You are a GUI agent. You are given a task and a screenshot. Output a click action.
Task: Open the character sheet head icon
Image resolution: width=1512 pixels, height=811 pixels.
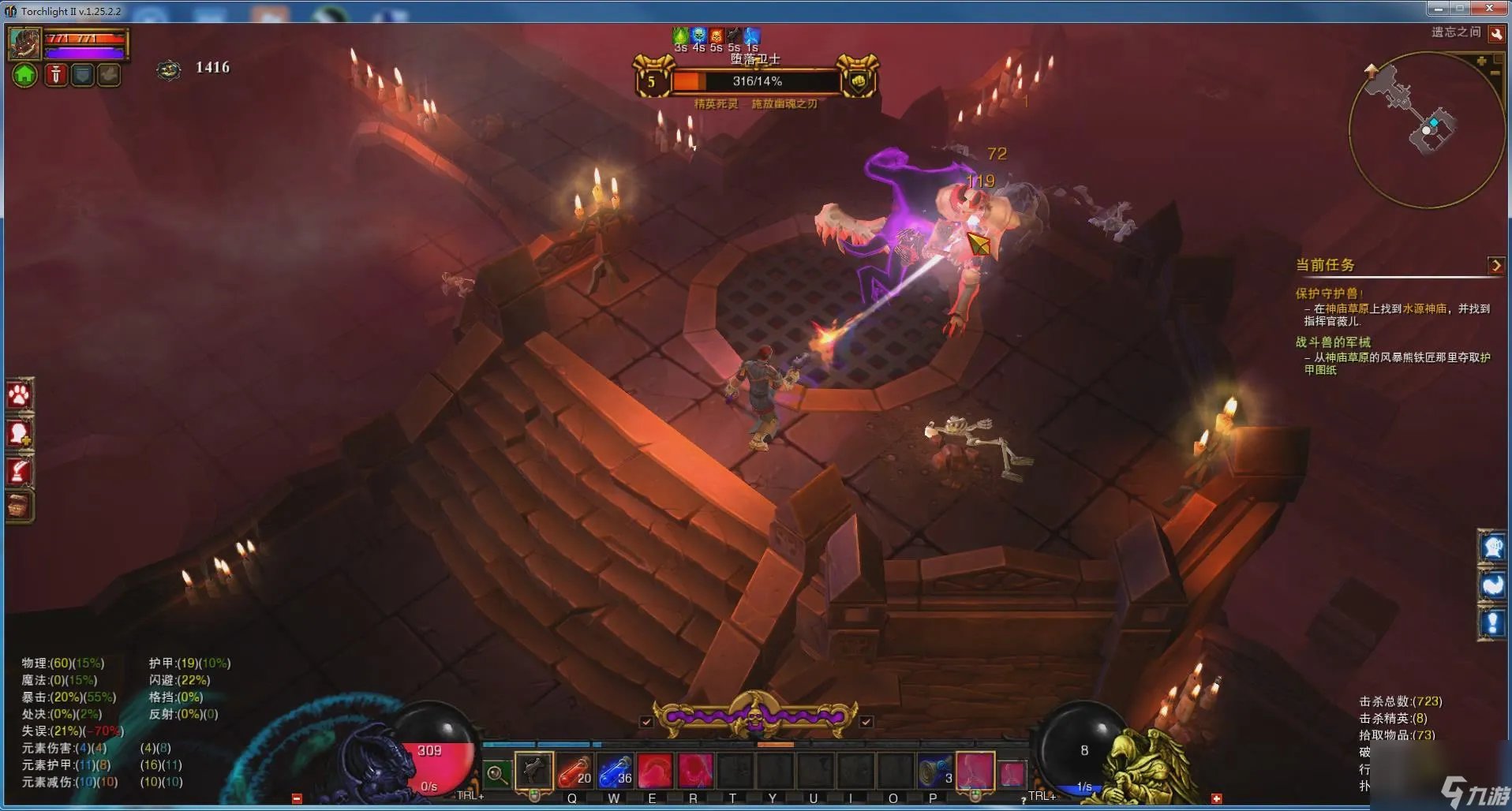(20, 433)
